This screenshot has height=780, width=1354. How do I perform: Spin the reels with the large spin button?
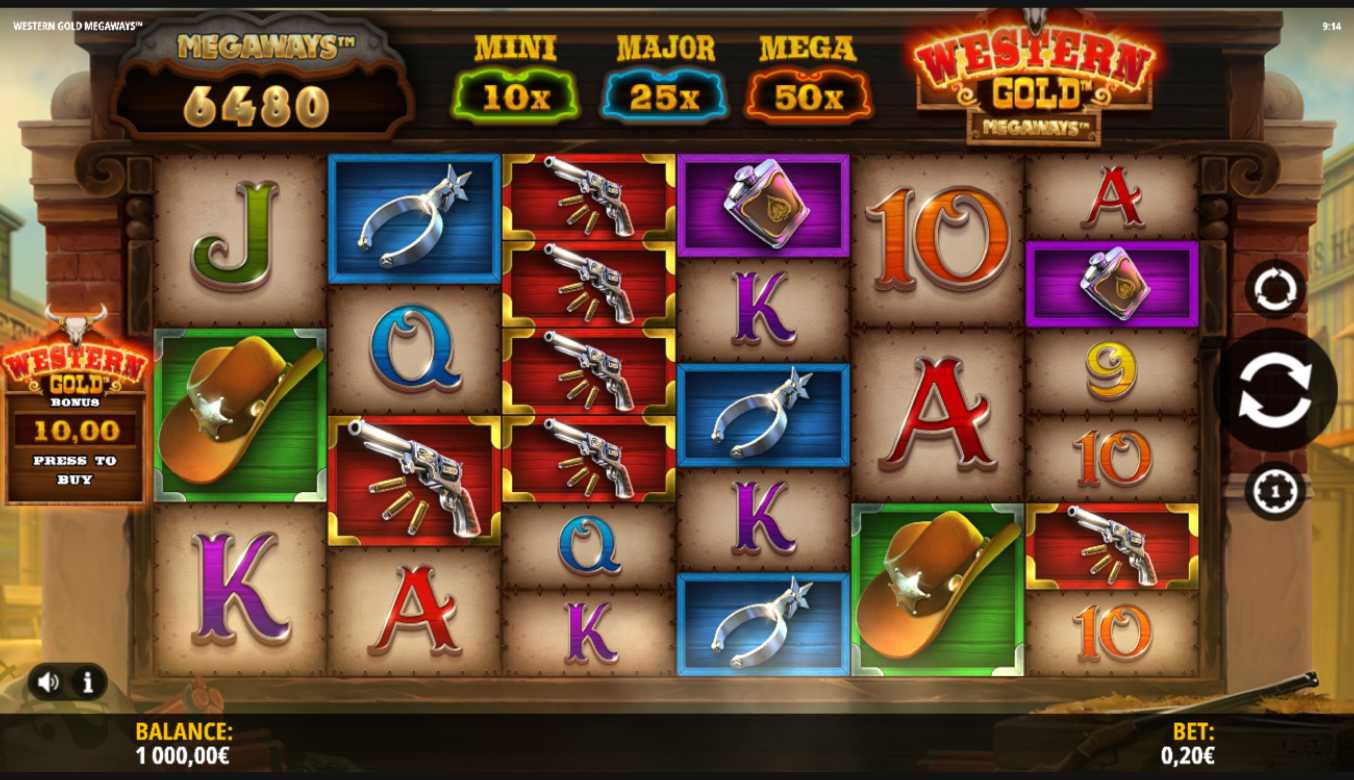coord(1274,391)
